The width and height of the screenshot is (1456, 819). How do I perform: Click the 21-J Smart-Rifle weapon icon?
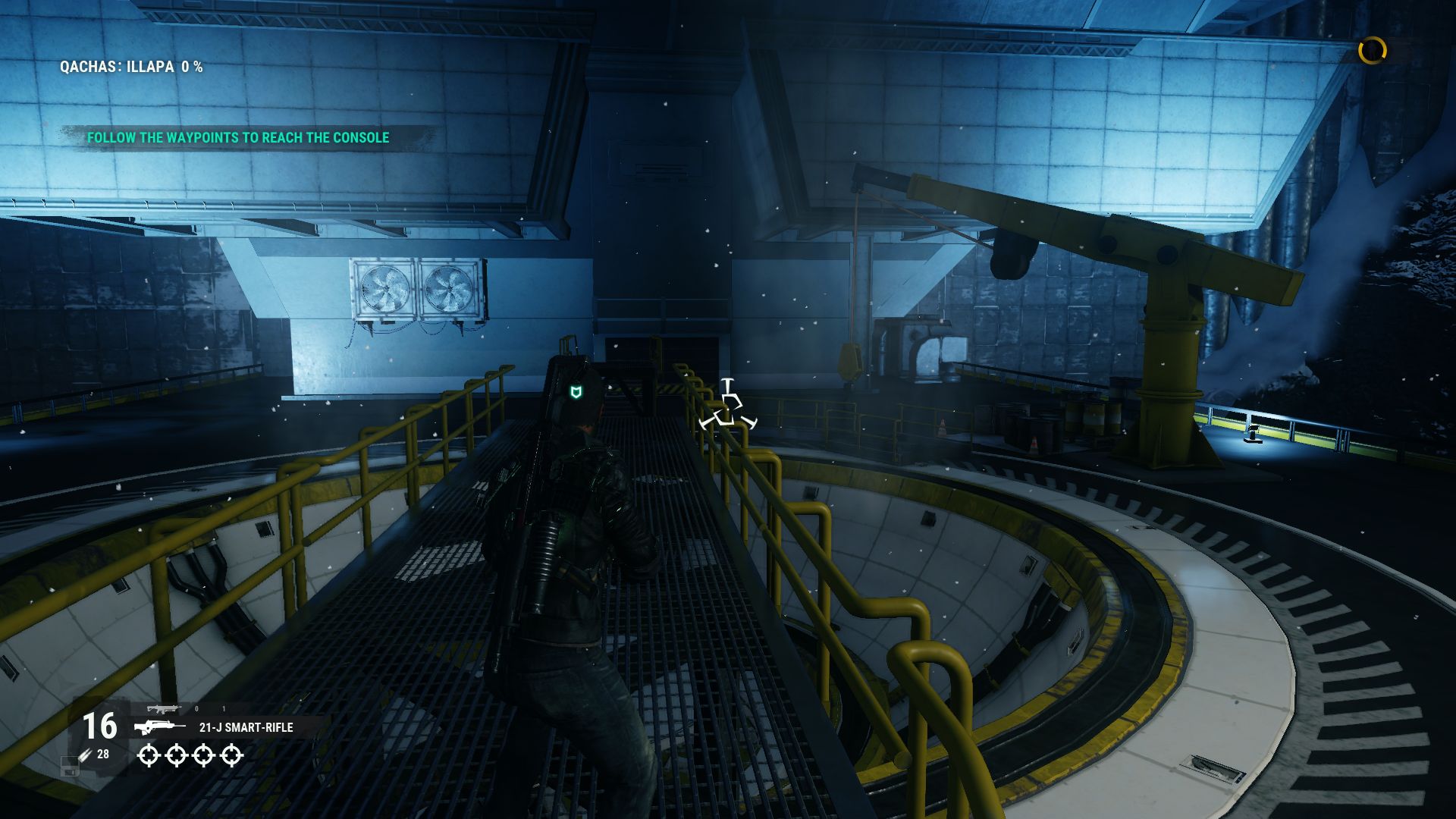(x=160, y=727)
